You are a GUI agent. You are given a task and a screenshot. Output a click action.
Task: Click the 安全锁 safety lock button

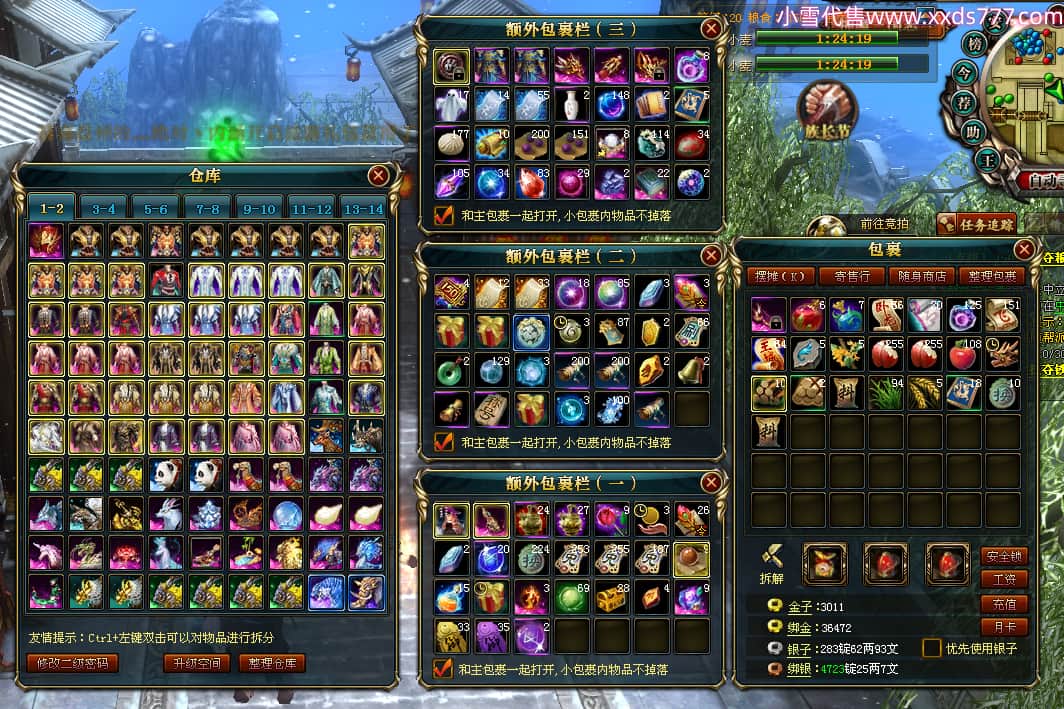(x=1004, y=557)
